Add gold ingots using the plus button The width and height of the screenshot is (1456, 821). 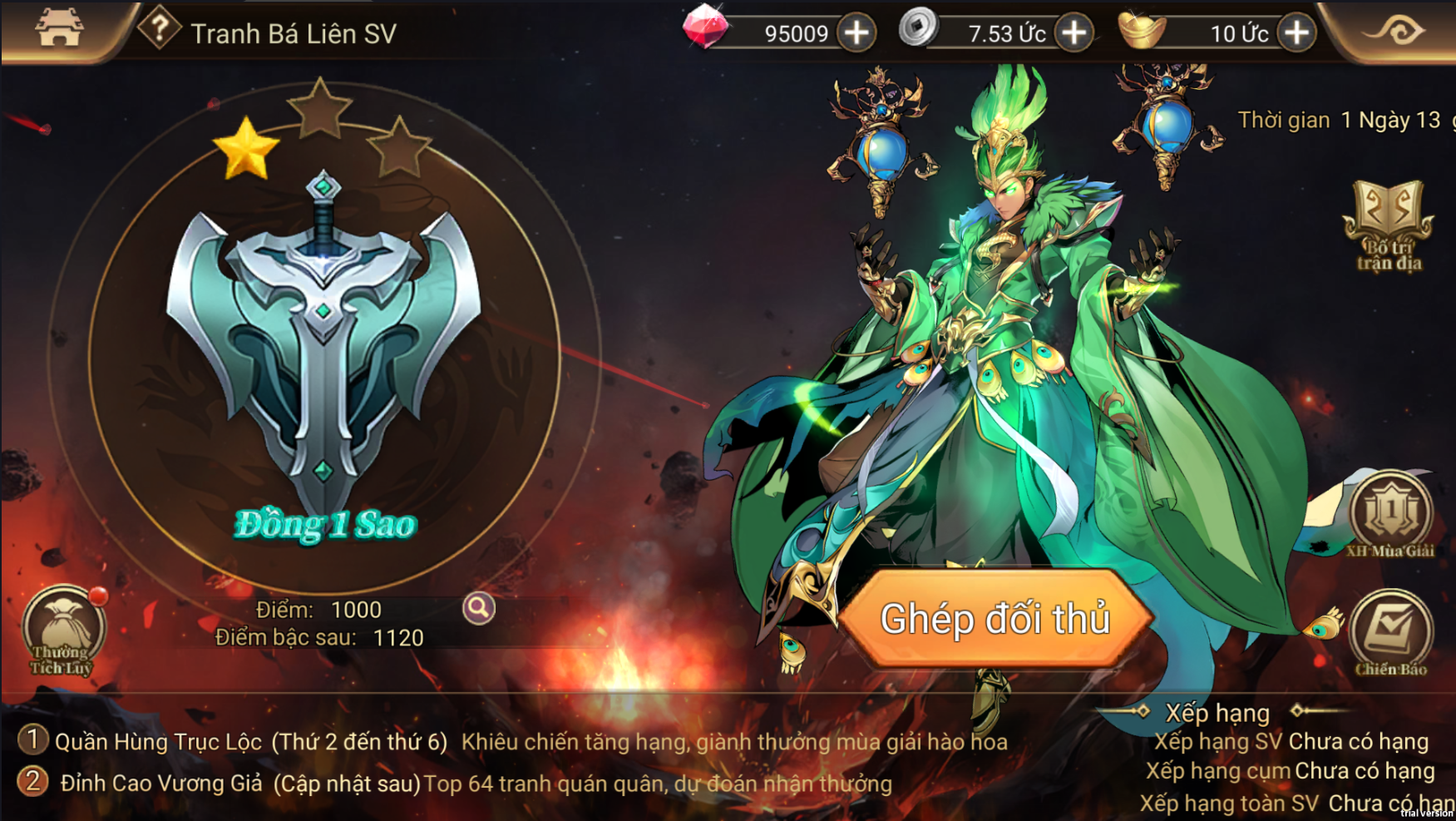tap(1296, 33)
